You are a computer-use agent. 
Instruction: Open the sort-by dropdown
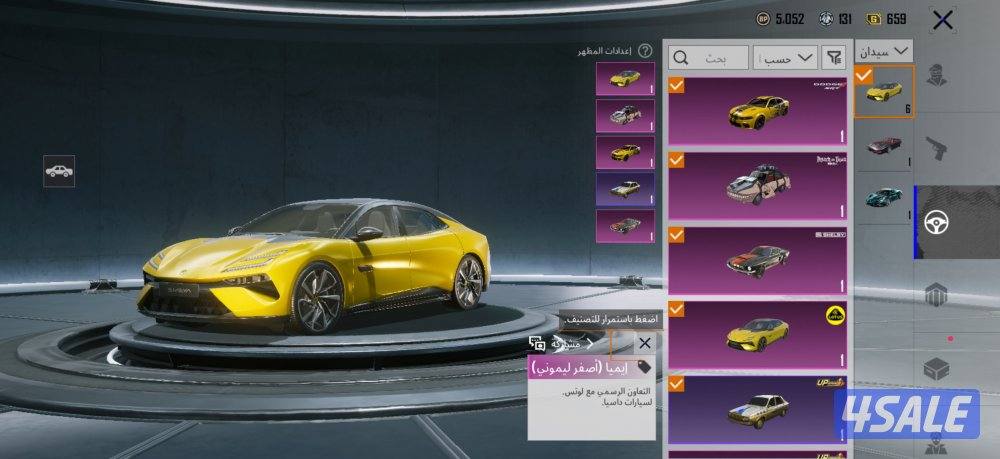point(789,58)
